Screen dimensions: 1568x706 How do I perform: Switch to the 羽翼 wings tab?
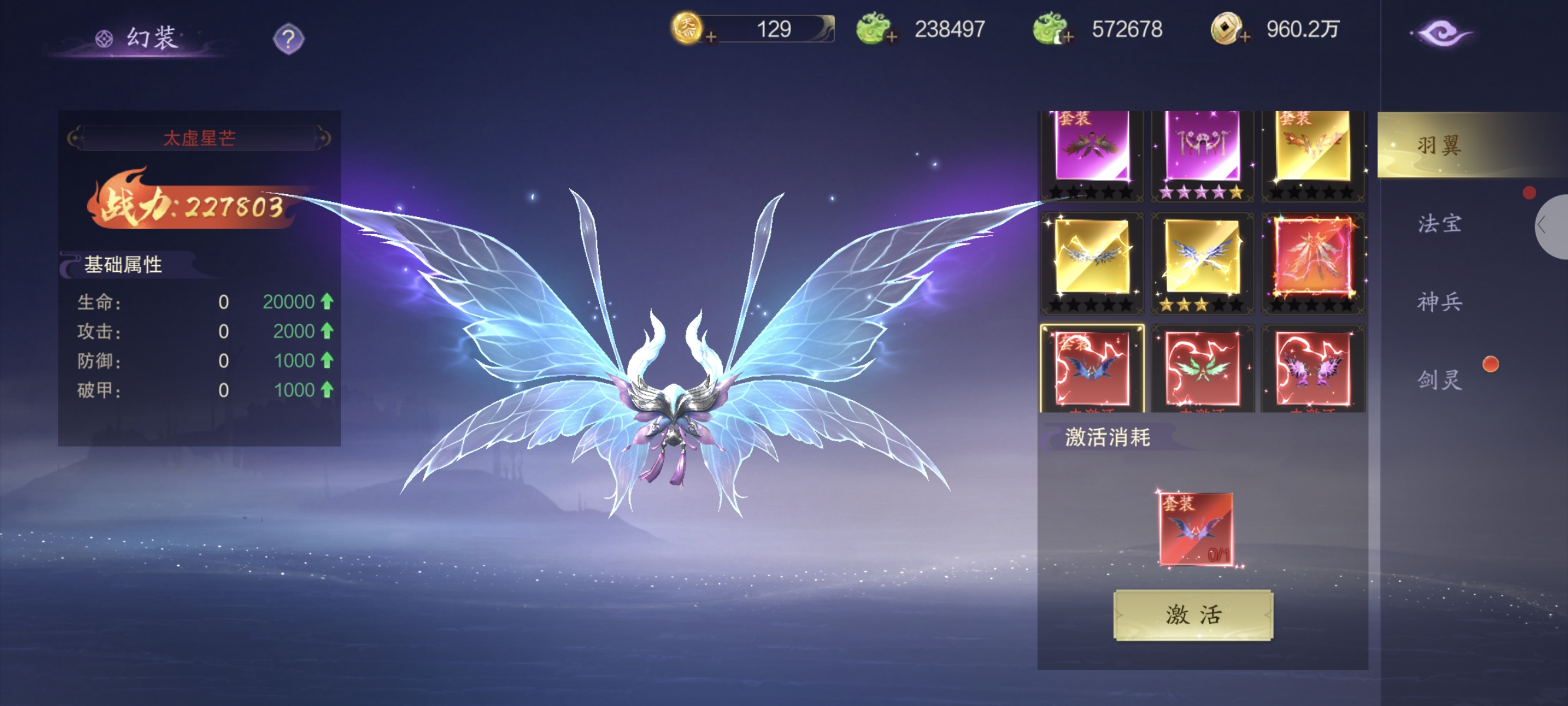click(1439, 145)
